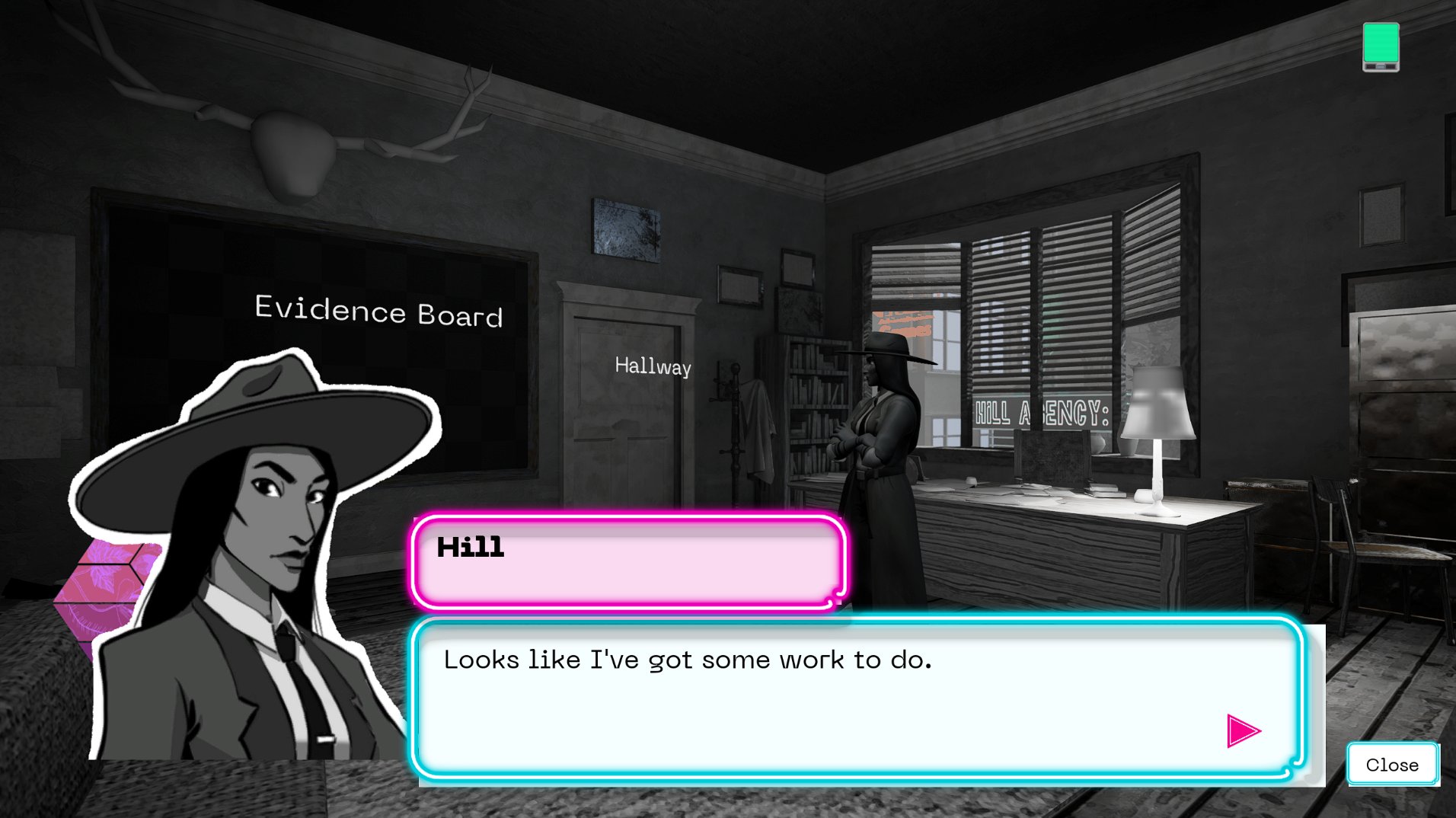The height and width of the screenshot is (818, 1456).
Task: Open the green notebook icon
Action: [1381, 46]
